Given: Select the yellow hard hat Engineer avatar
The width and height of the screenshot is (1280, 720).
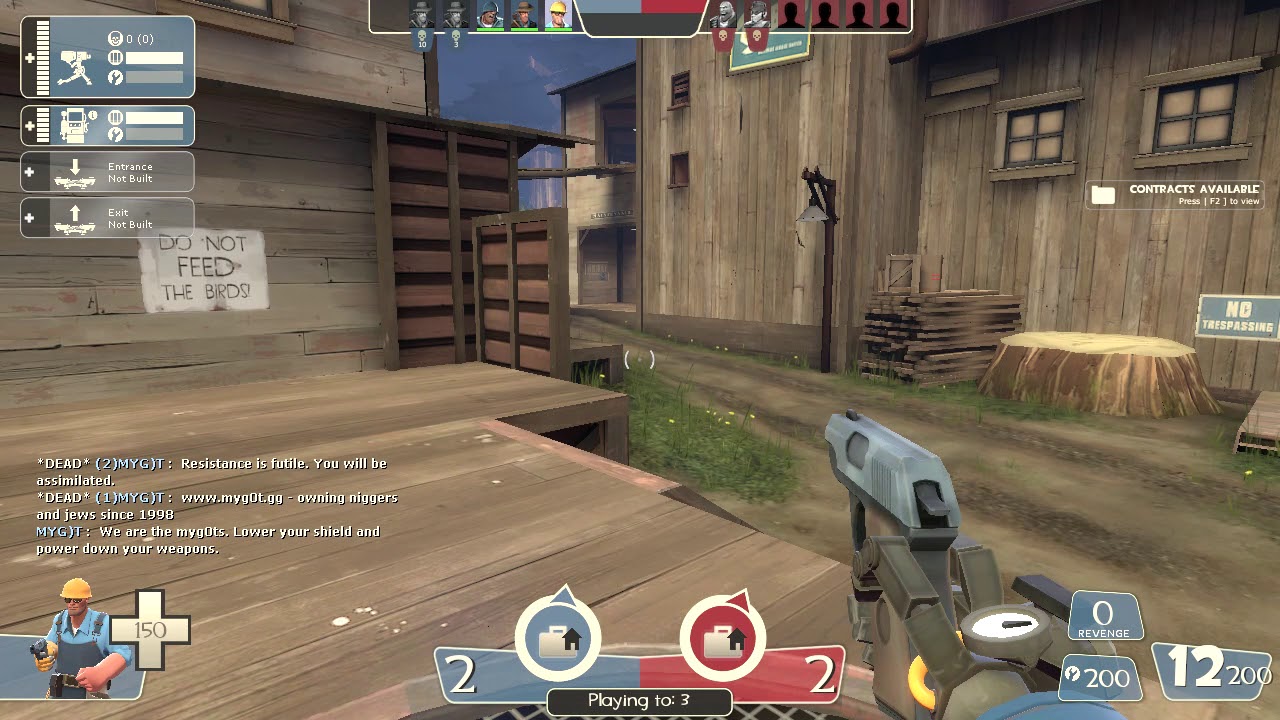Looking at the screenshot, I should (557, 15).
